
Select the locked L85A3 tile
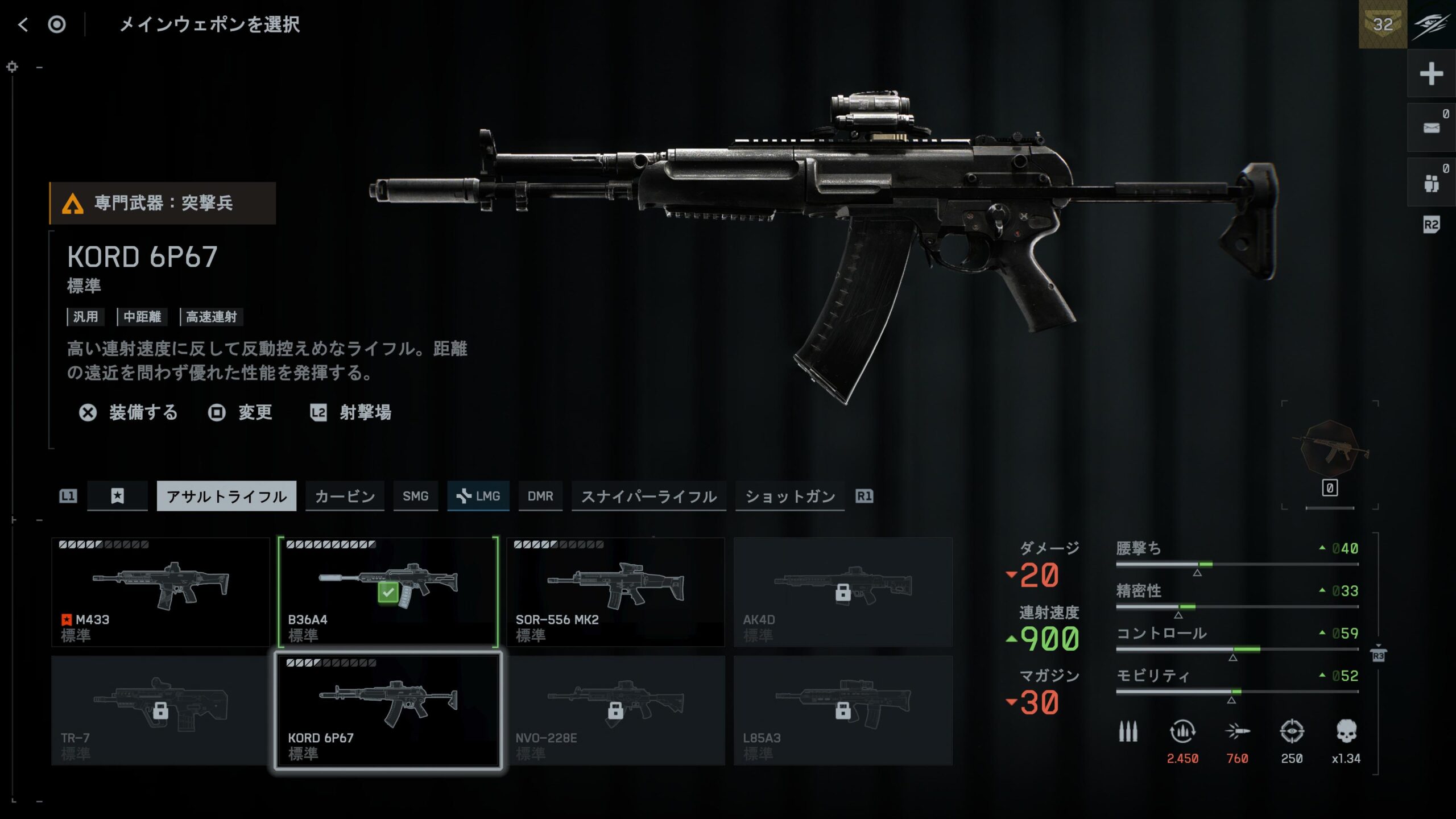[843, 710]
